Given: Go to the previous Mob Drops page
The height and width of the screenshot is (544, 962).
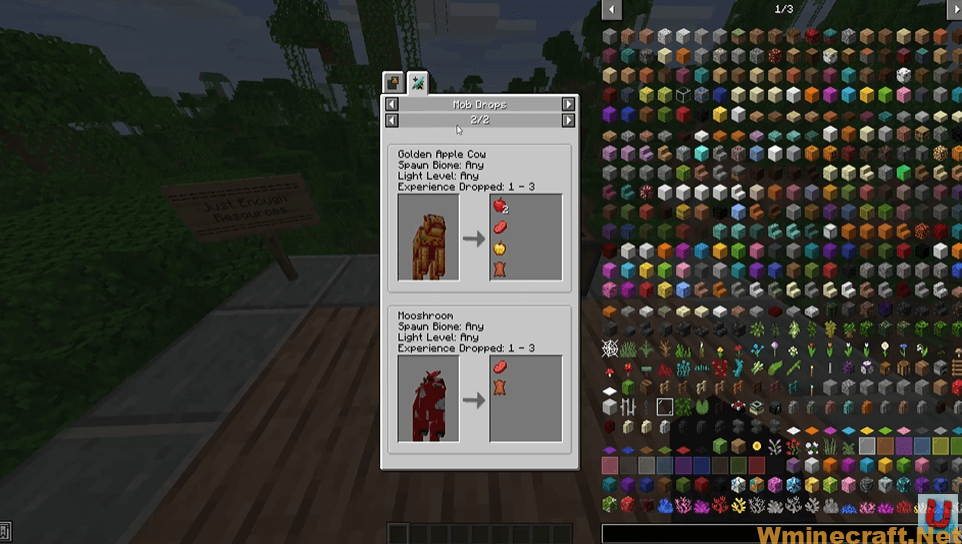Looking at the screenshot, I should [392, 120].
